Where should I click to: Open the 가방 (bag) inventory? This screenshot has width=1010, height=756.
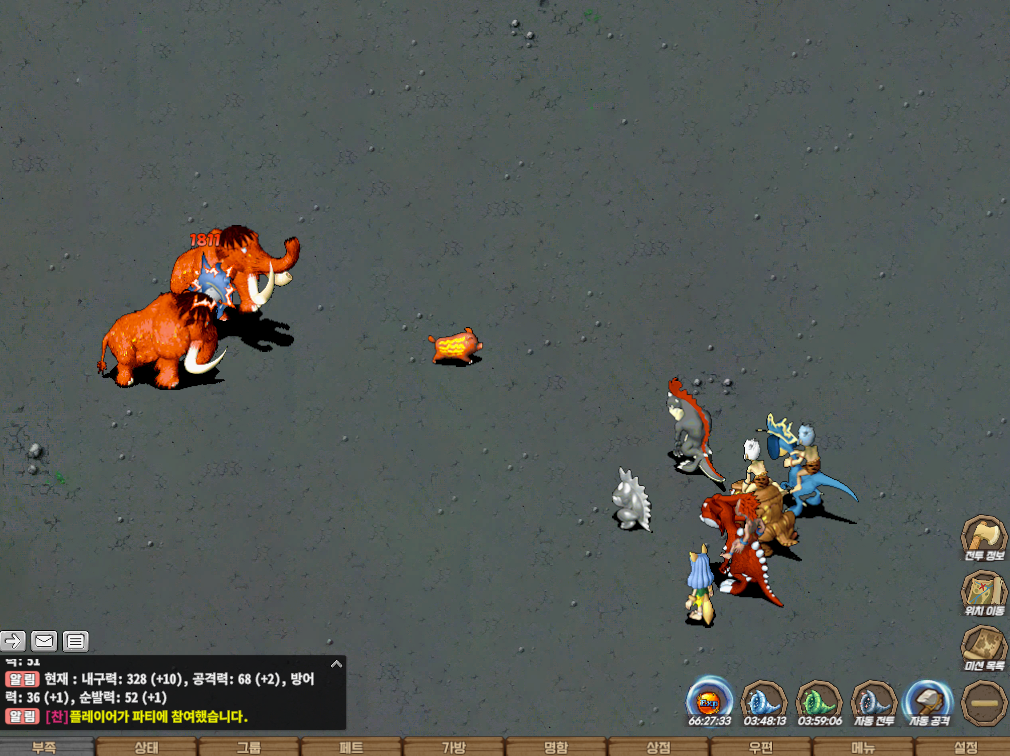(x=454, y=747)
